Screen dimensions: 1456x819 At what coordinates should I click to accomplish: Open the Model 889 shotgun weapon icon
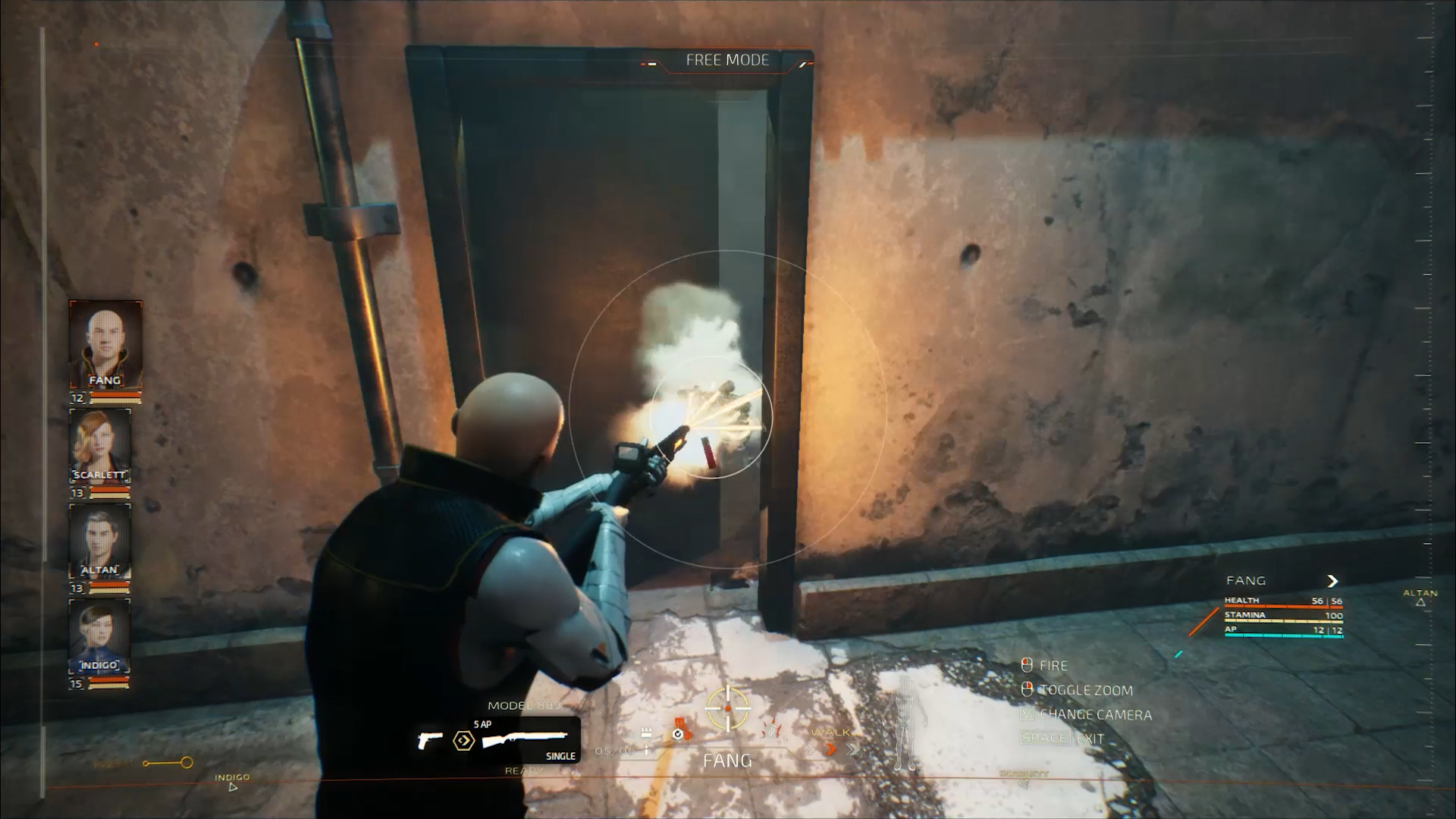(x=524, y=736)
